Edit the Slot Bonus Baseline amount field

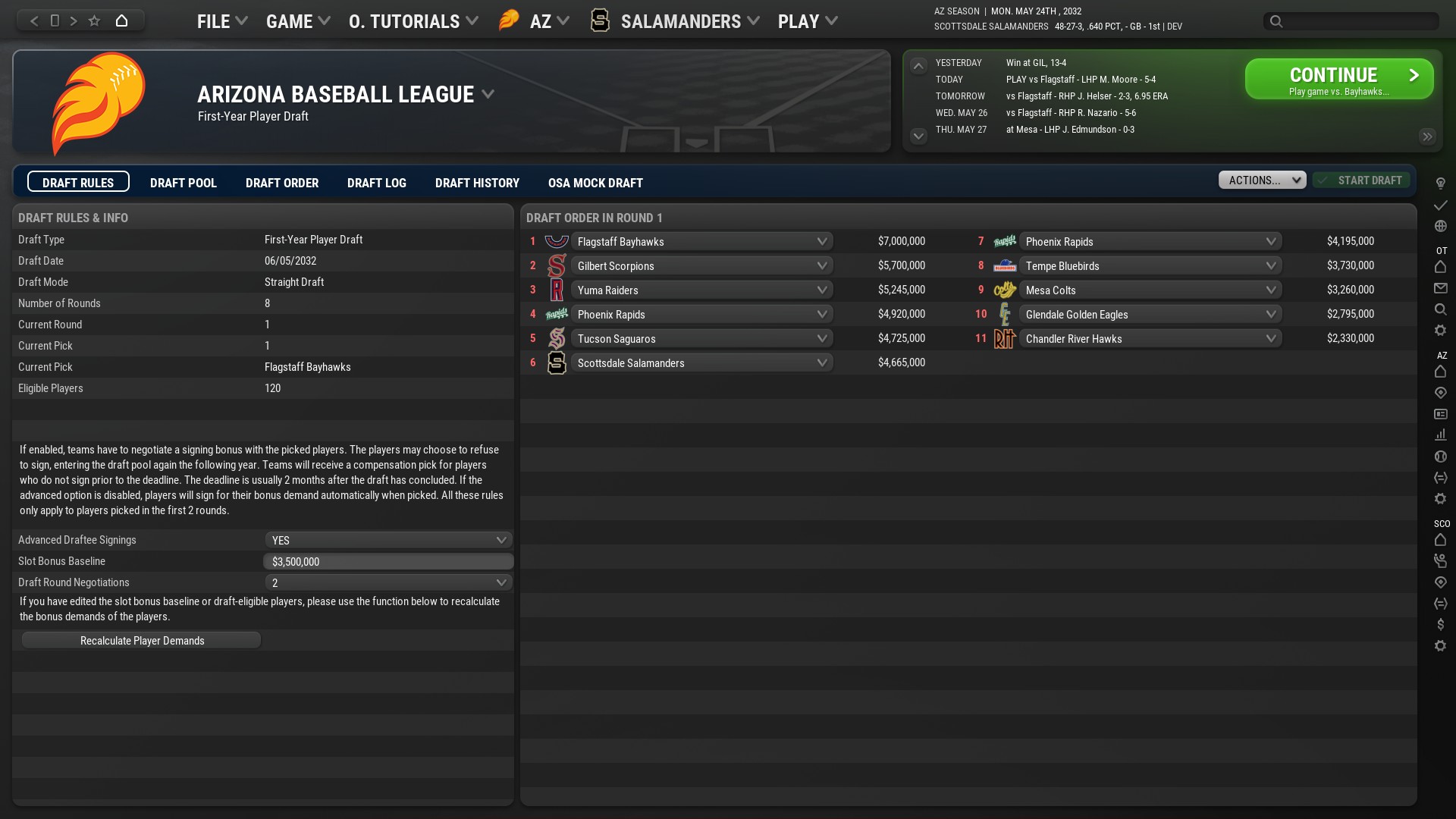(x=388, y=561)
